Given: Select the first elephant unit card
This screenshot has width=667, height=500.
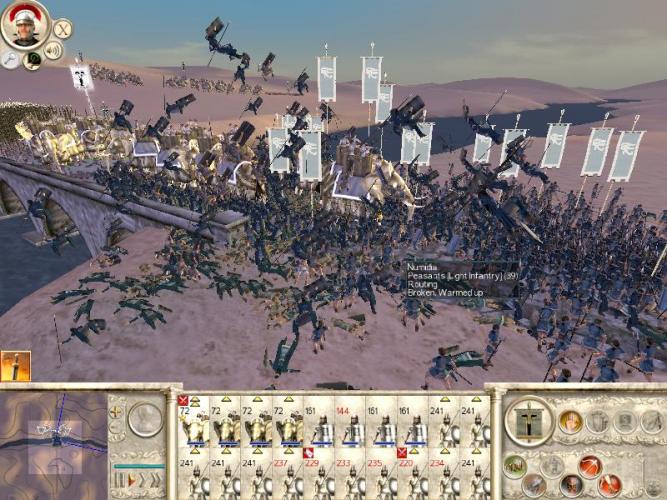Looking at the screenshot, I should click(x=194, y=425).
